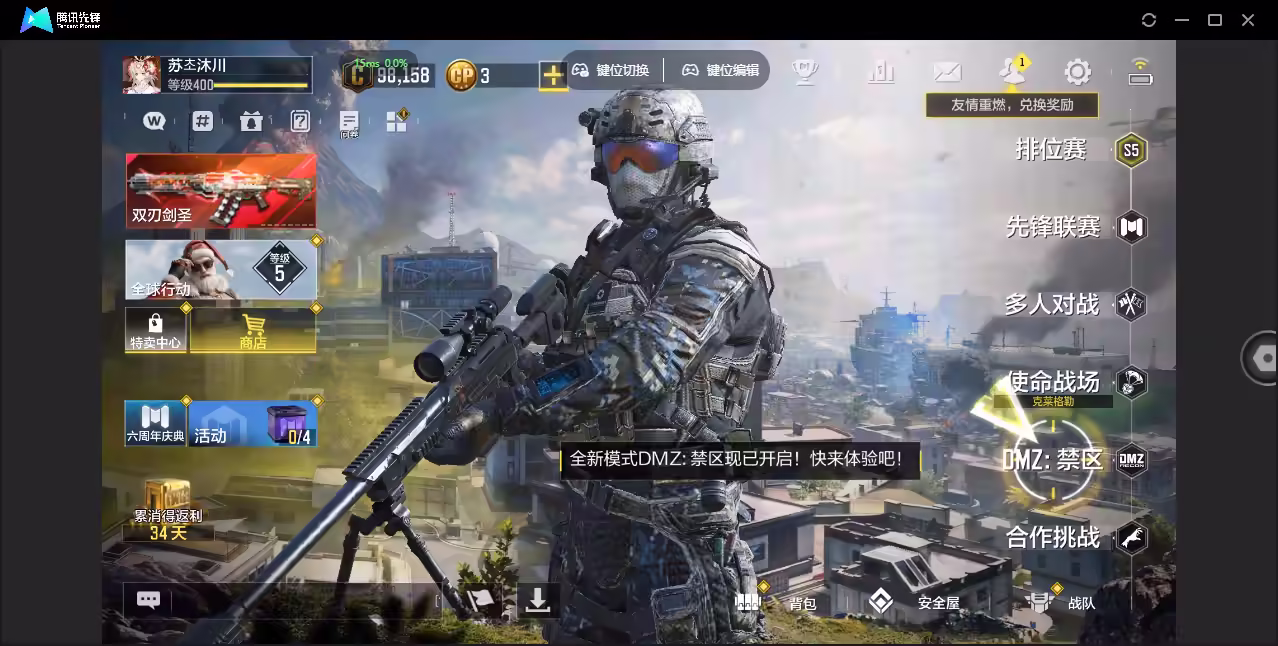Open the 全球行动 battle pass banner
1278x646 pixels.
[x=221, y=269]
